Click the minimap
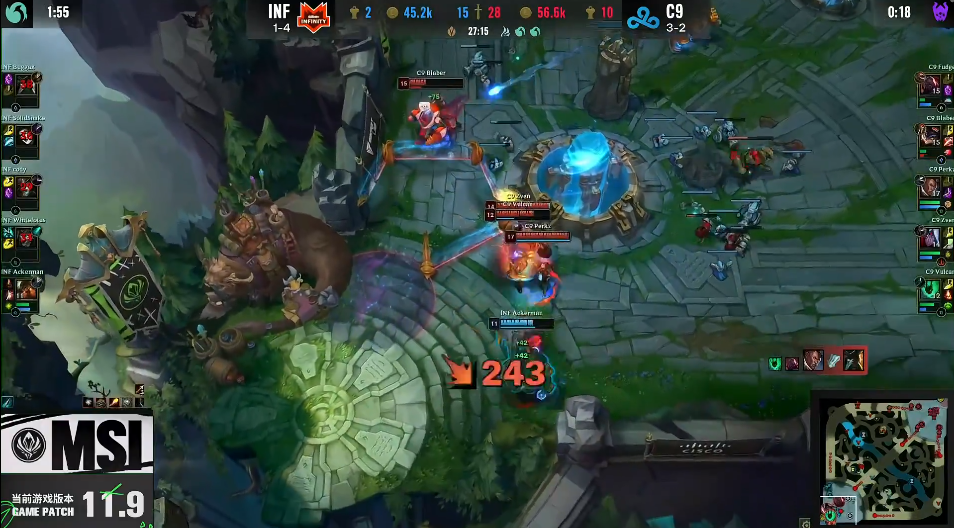 click(882, 458)
